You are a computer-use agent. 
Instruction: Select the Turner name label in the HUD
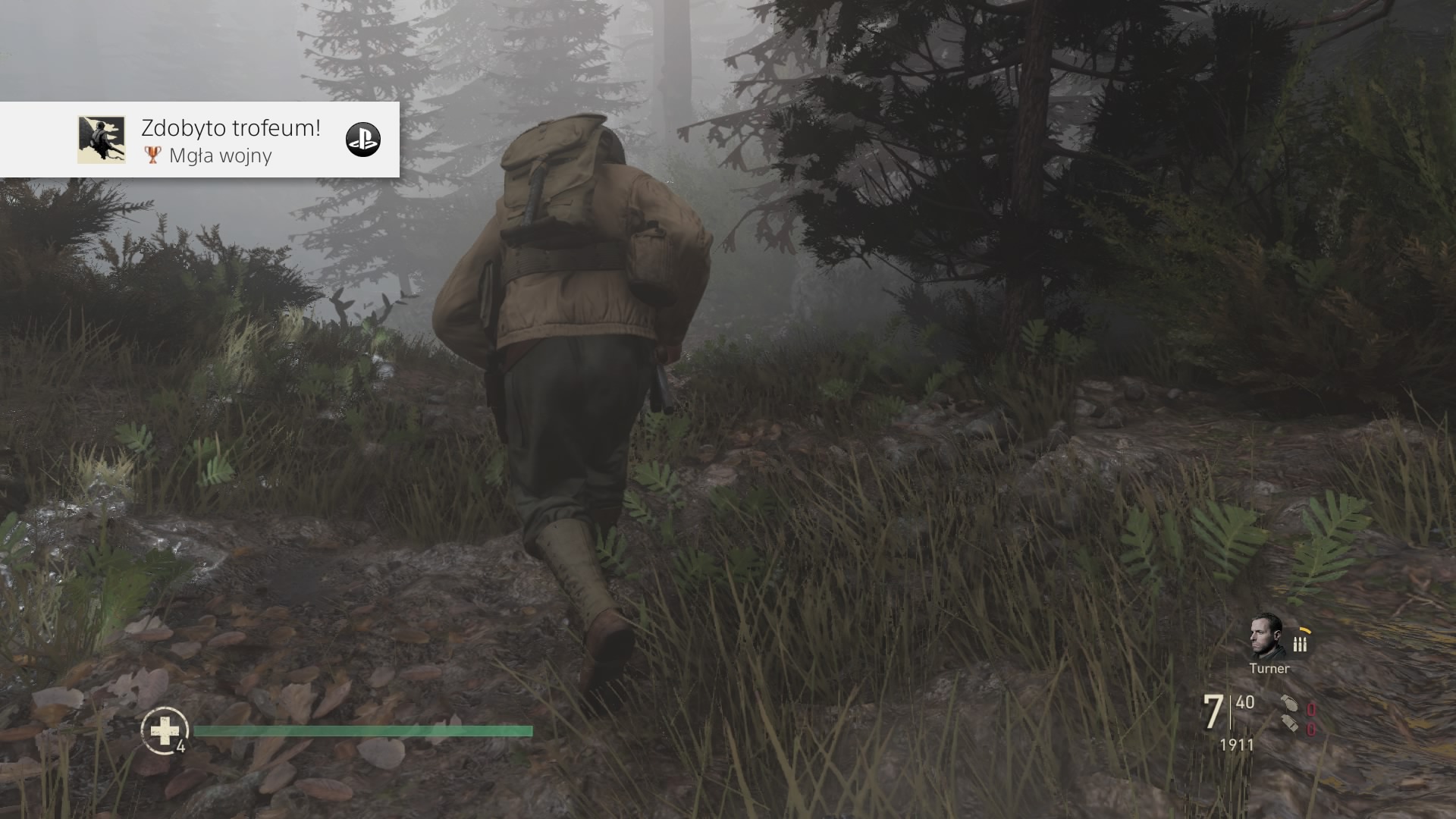(x=1269, y=669)
